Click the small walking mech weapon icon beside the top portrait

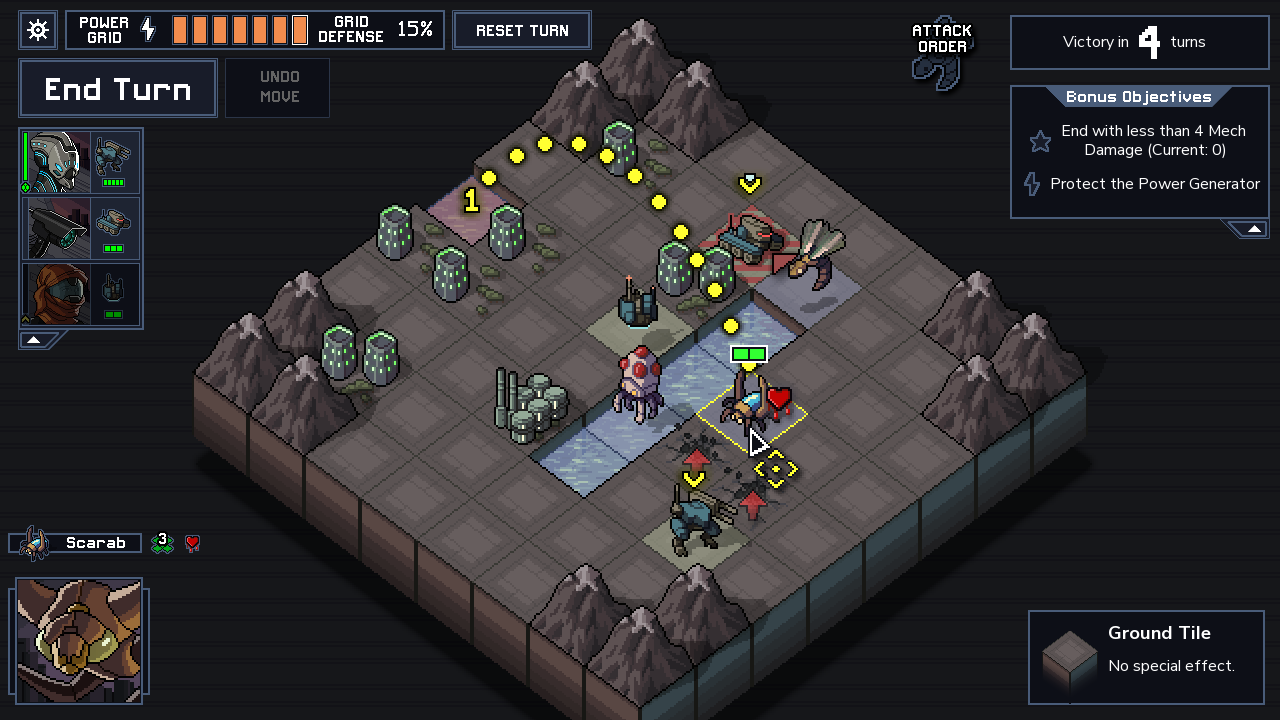(113, 153)
